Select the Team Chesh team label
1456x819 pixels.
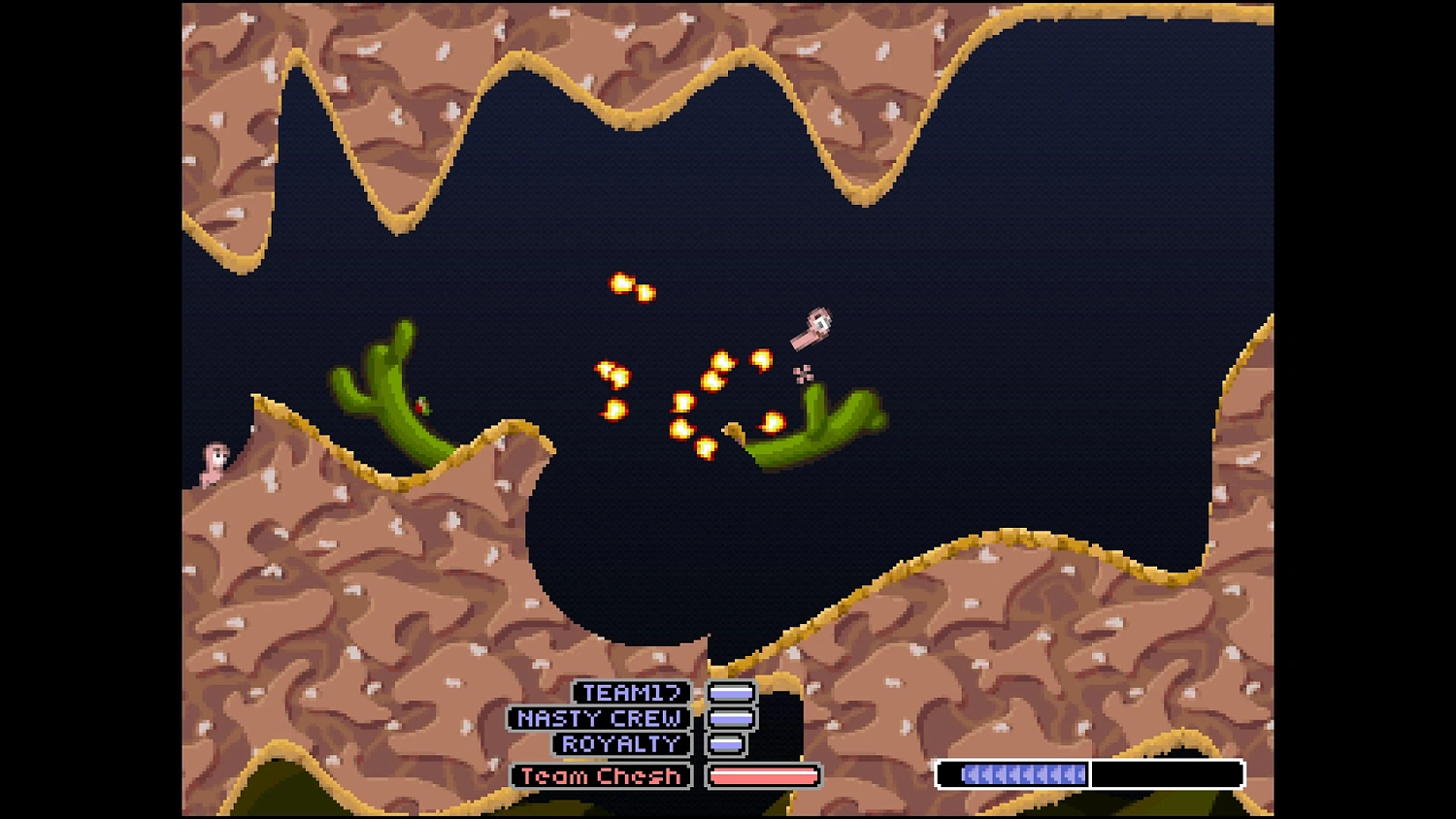click(599, 775)
